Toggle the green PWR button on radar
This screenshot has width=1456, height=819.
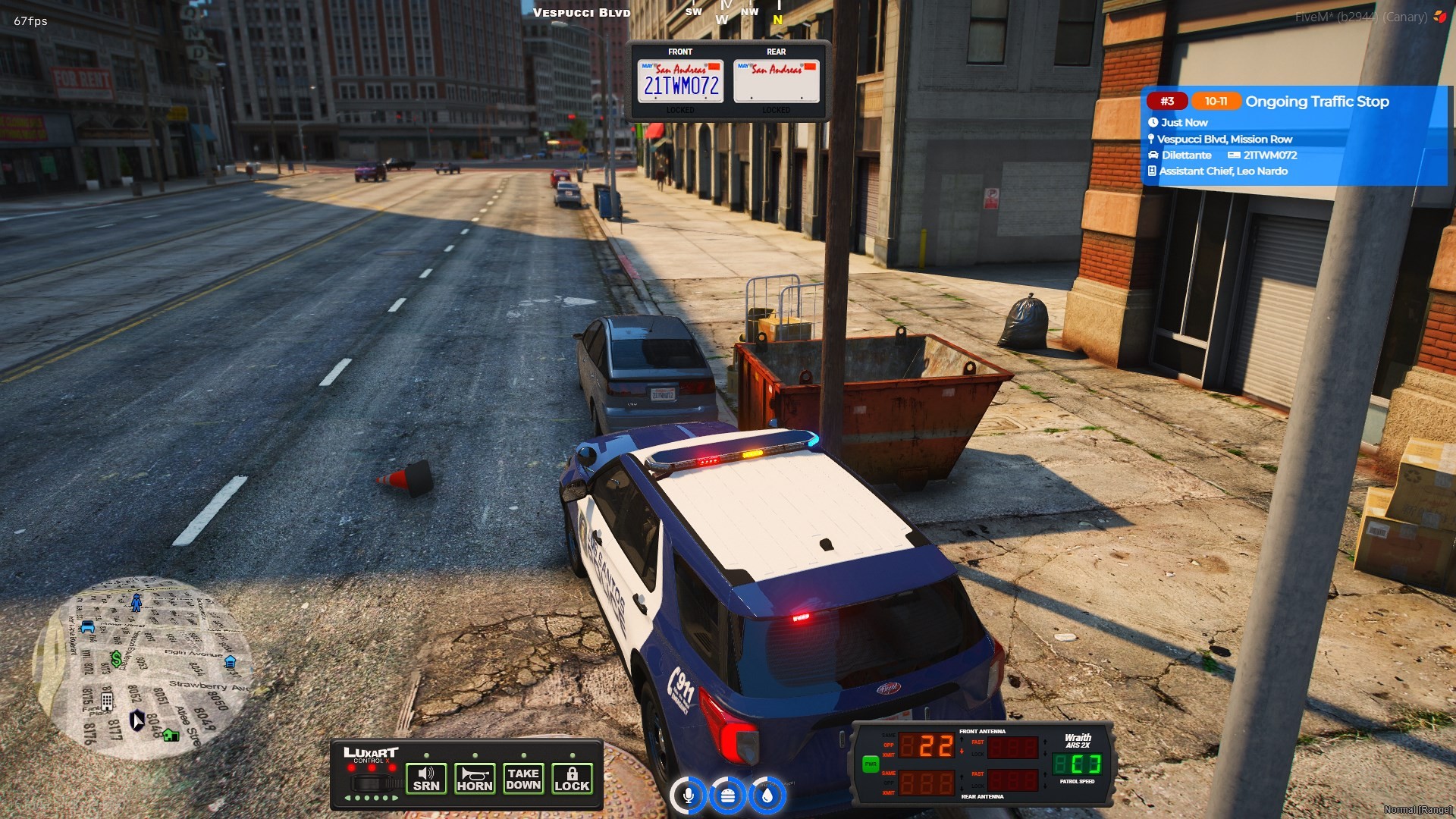(x=870, y=764)
